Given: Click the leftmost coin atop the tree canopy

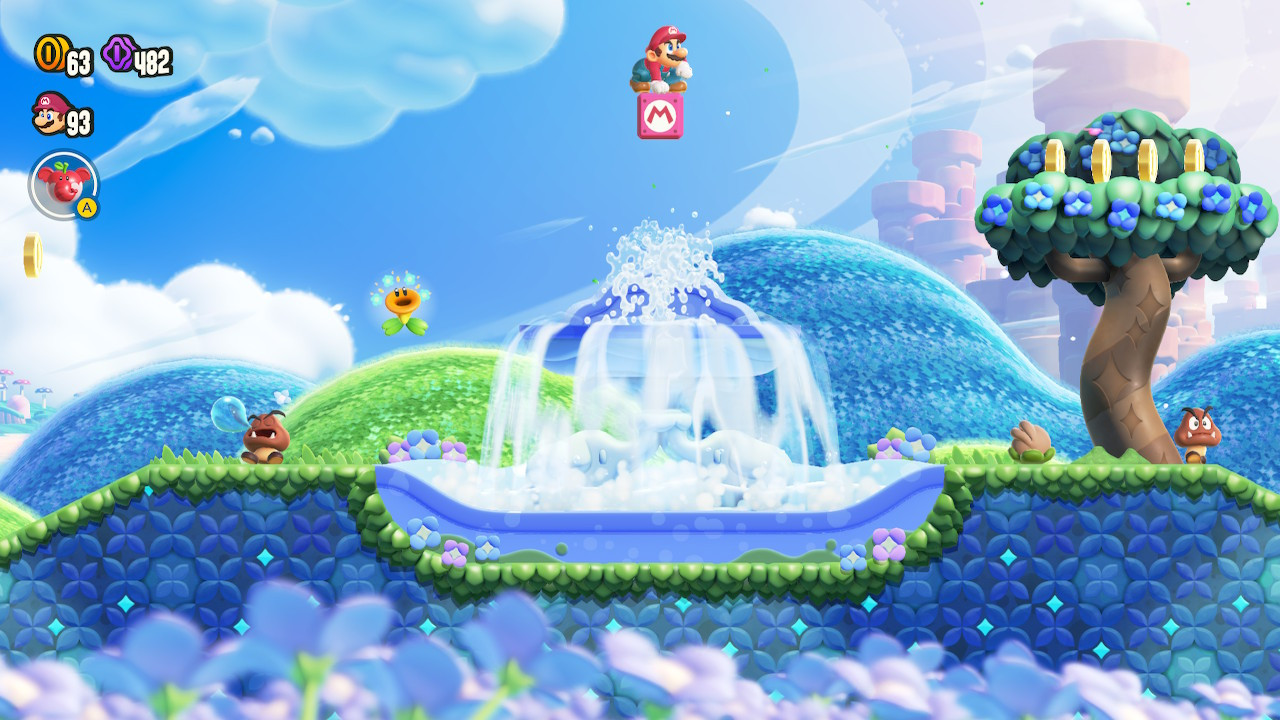Looking at the screenshot, I should point(1054,155).
